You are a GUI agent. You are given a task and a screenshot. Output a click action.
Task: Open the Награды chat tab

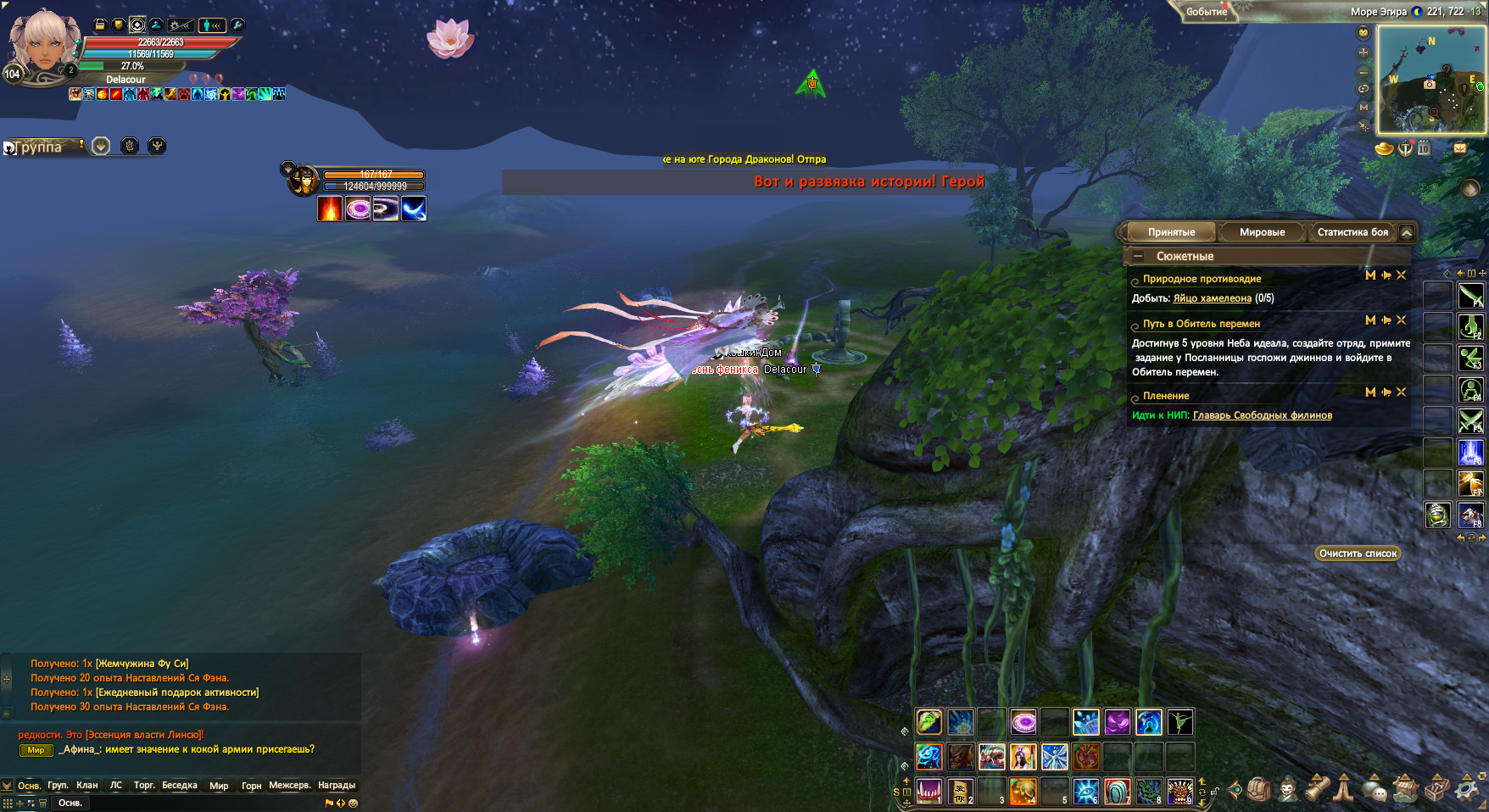point(337,786)
